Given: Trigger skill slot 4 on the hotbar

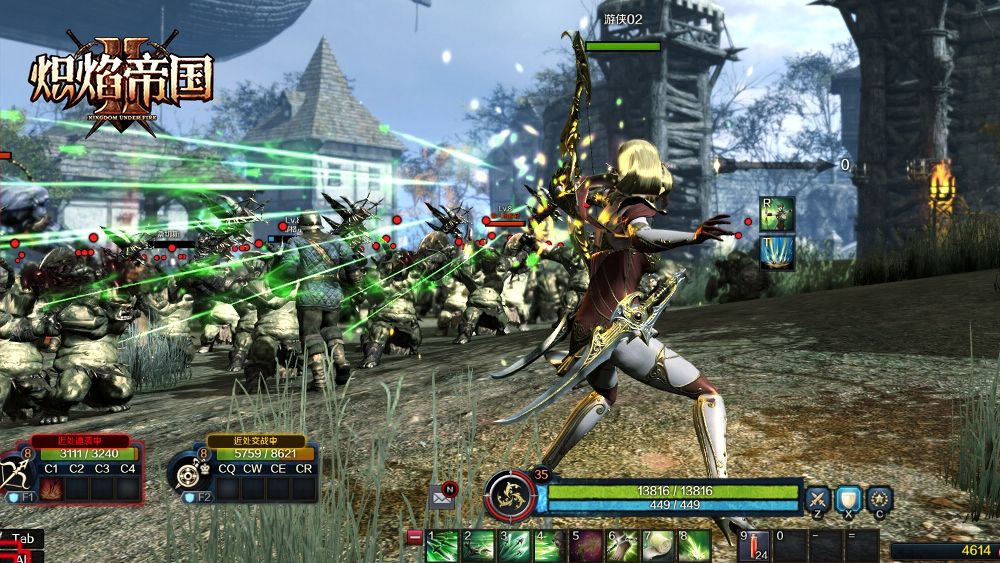Looking at the screenshot, I should tap(549, 546).
